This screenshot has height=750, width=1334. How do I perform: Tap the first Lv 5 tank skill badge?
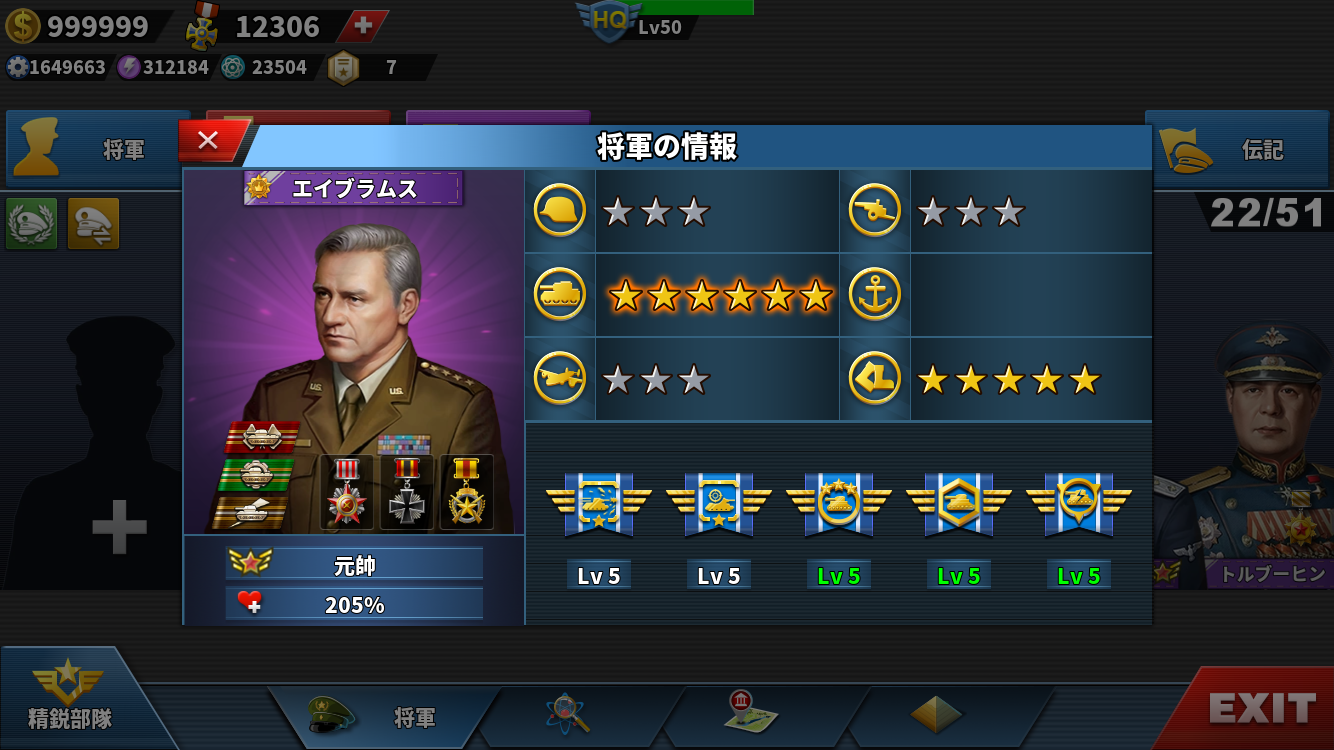click(598, 505)
